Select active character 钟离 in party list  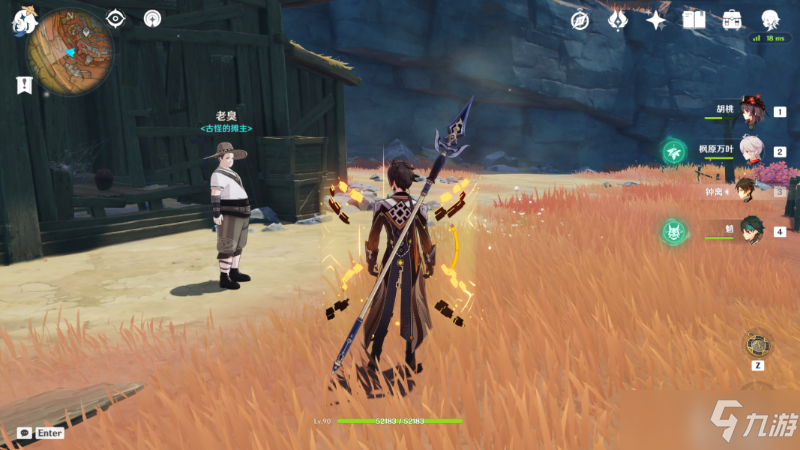click(x=746, y=190)
